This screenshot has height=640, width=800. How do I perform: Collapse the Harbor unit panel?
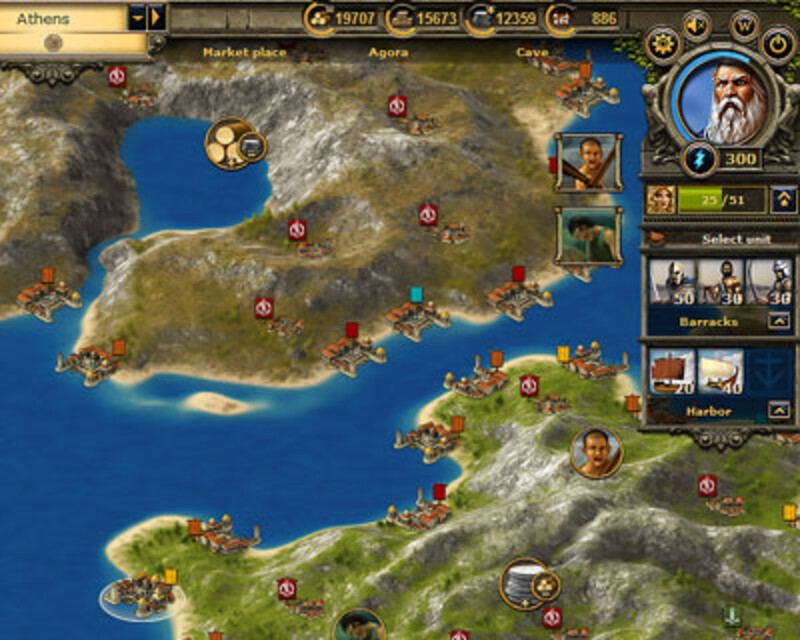[777, 410]
